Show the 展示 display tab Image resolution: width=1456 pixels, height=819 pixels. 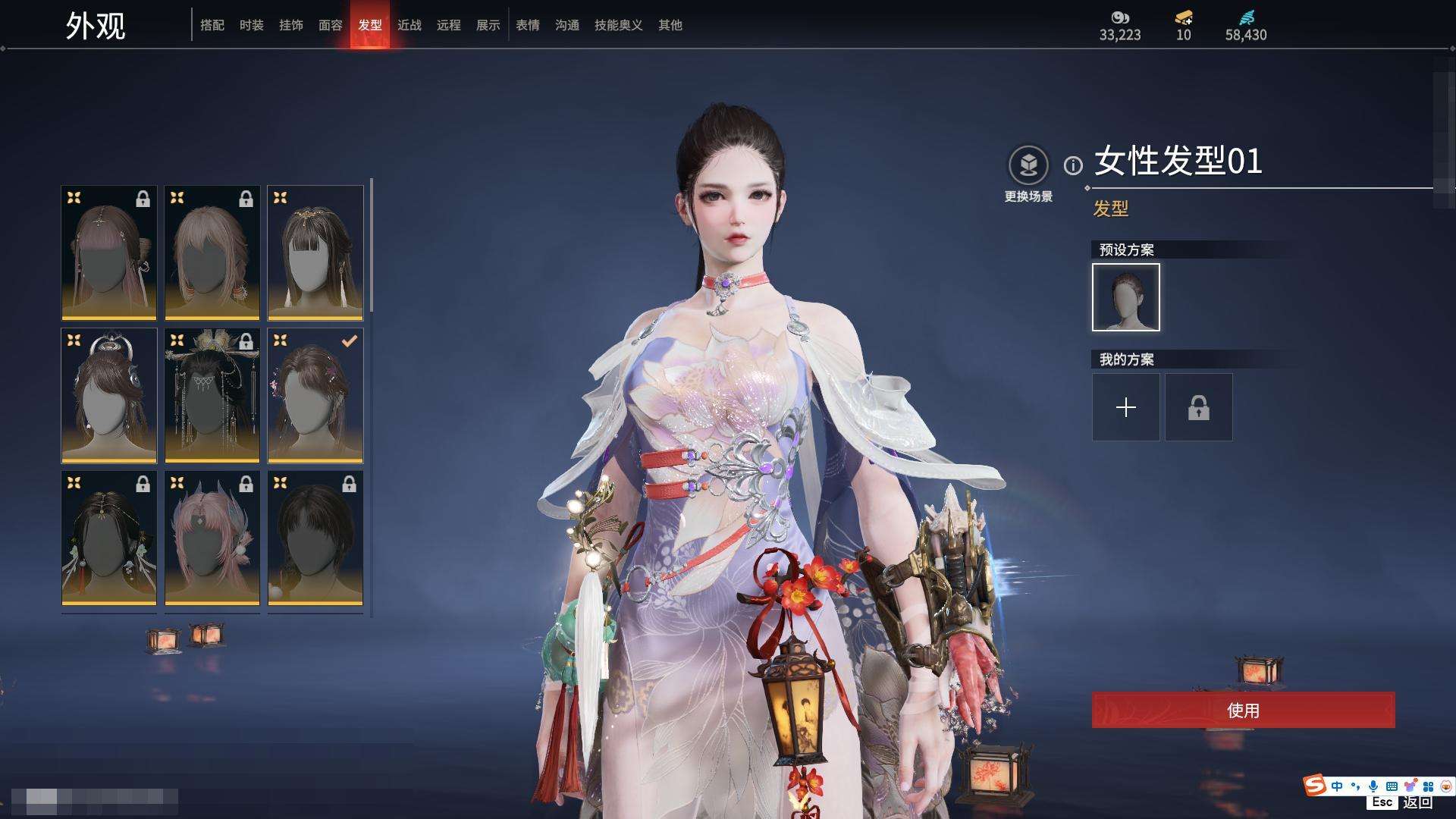(488, 25)
